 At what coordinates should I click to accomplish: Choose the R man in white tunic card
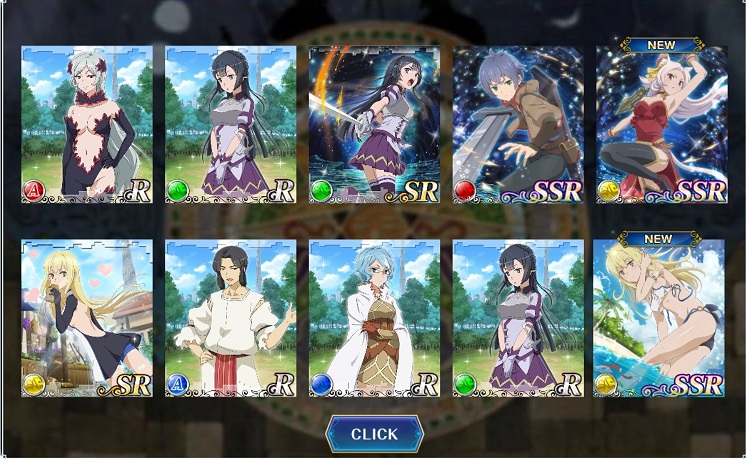pos(230,318)
